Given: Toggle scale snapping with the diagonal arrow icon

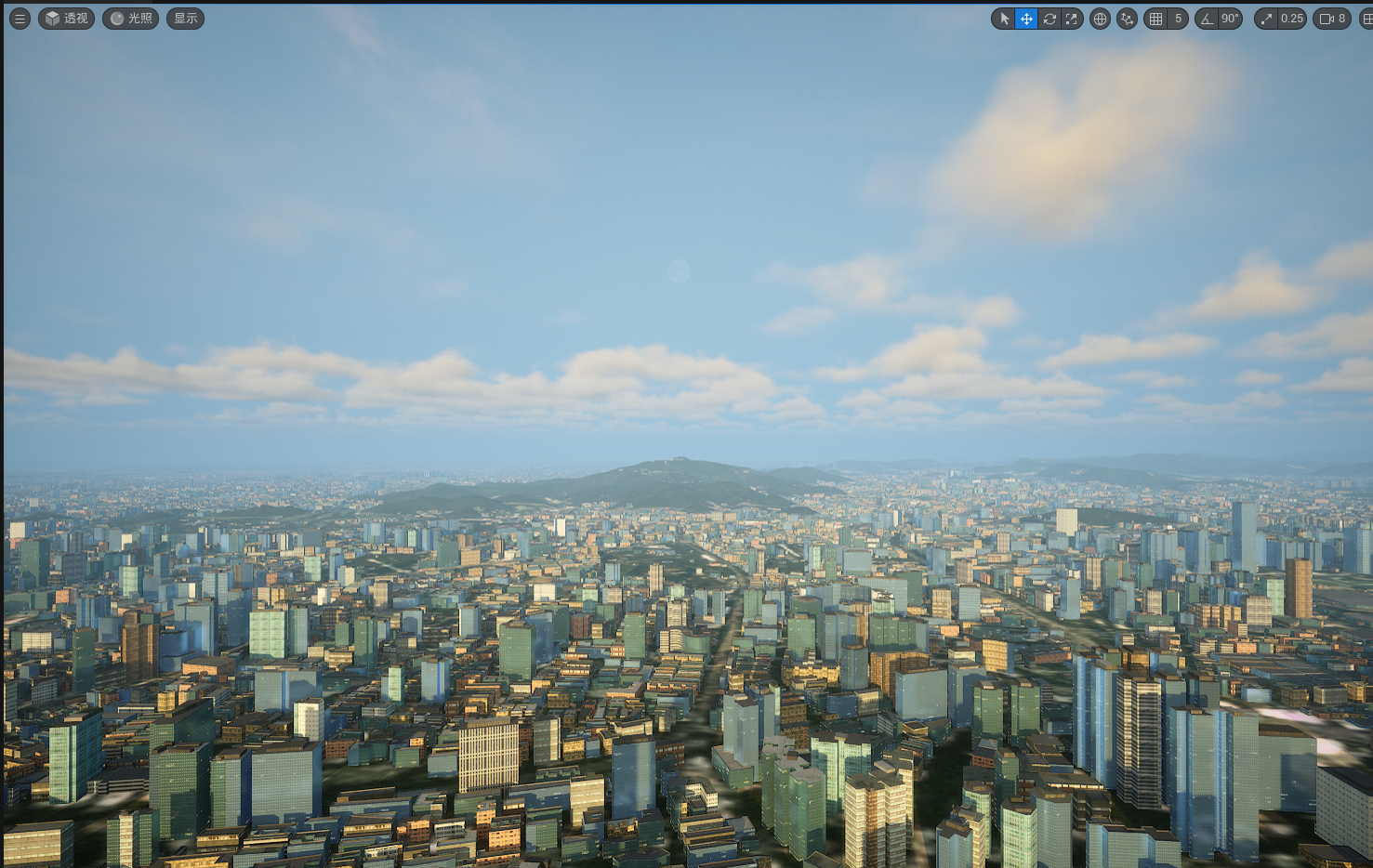Looking at the screenshot, I should coord(1266,19).
